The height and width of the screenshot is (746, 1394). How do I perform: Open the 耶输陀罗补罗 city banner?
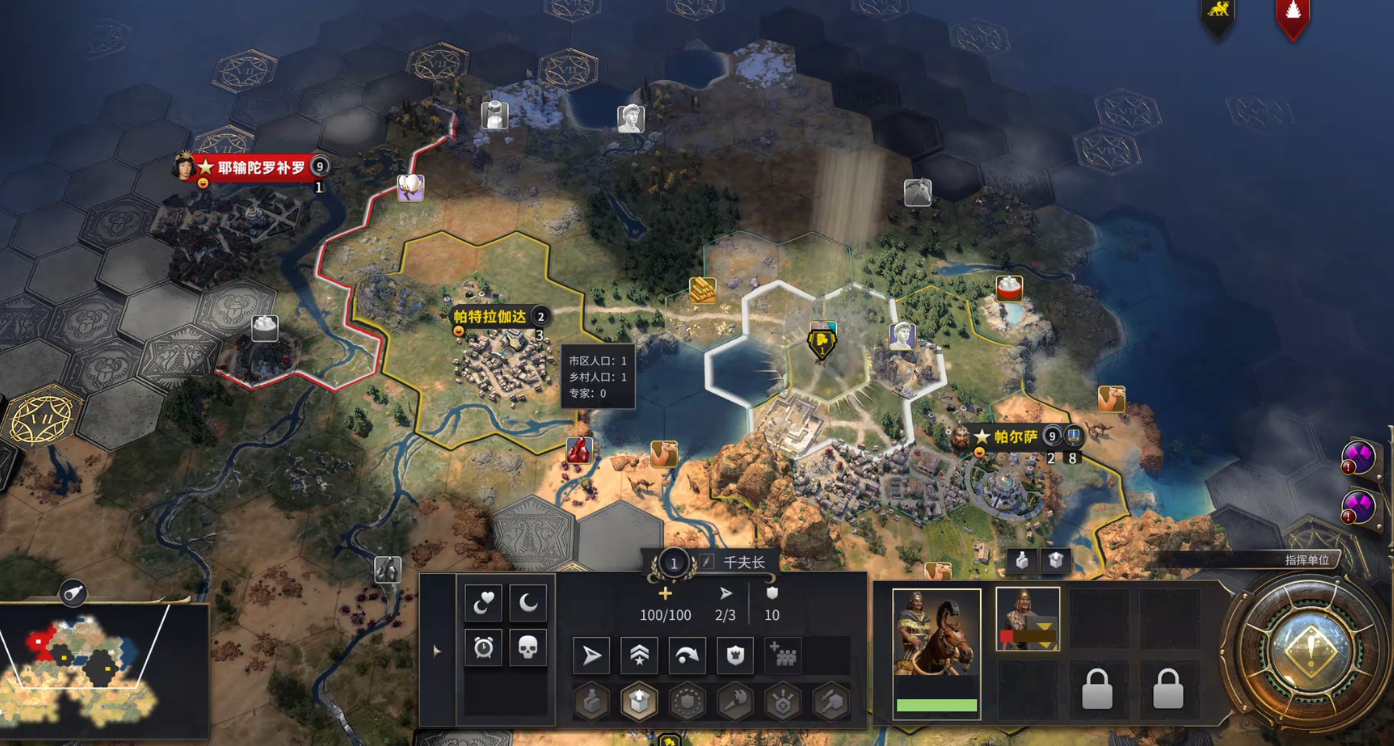point(261,167)
